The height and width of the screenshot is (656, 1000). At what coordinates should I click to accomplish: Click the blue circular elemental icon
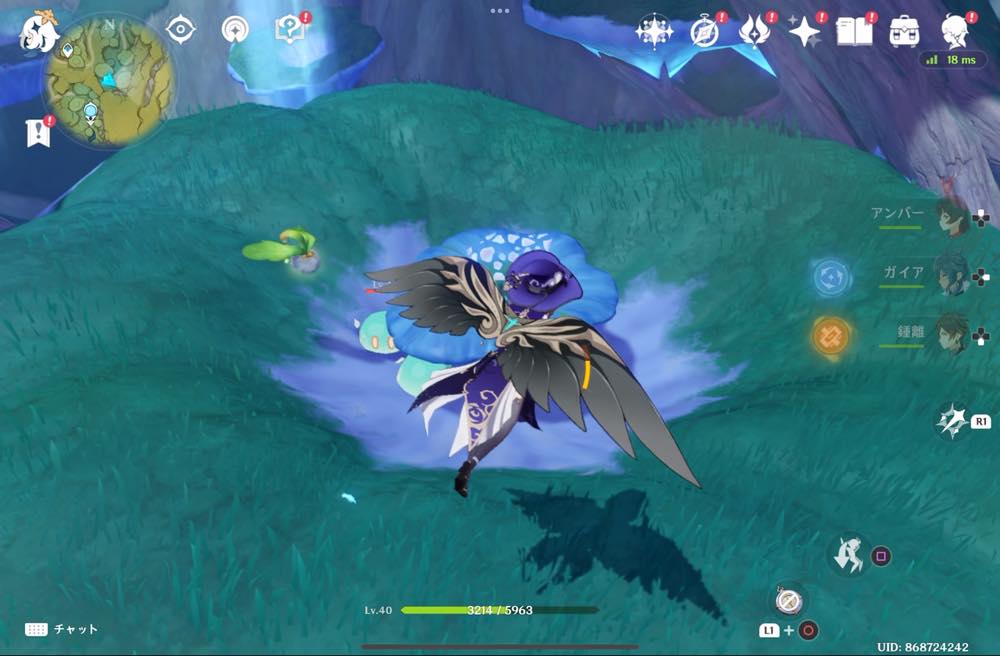(832, 277)
